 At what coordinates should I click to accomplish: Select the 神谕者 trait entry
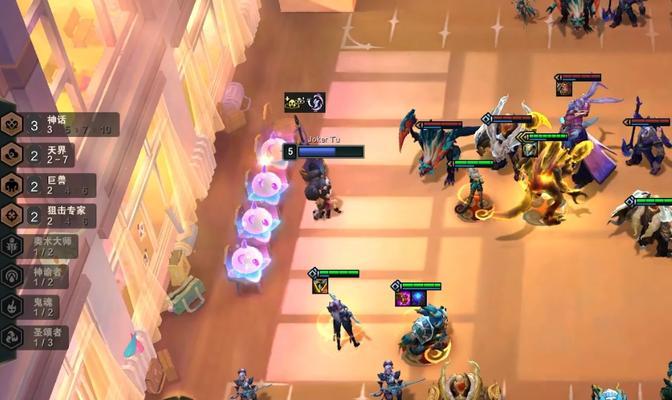(x=38, y=276)
